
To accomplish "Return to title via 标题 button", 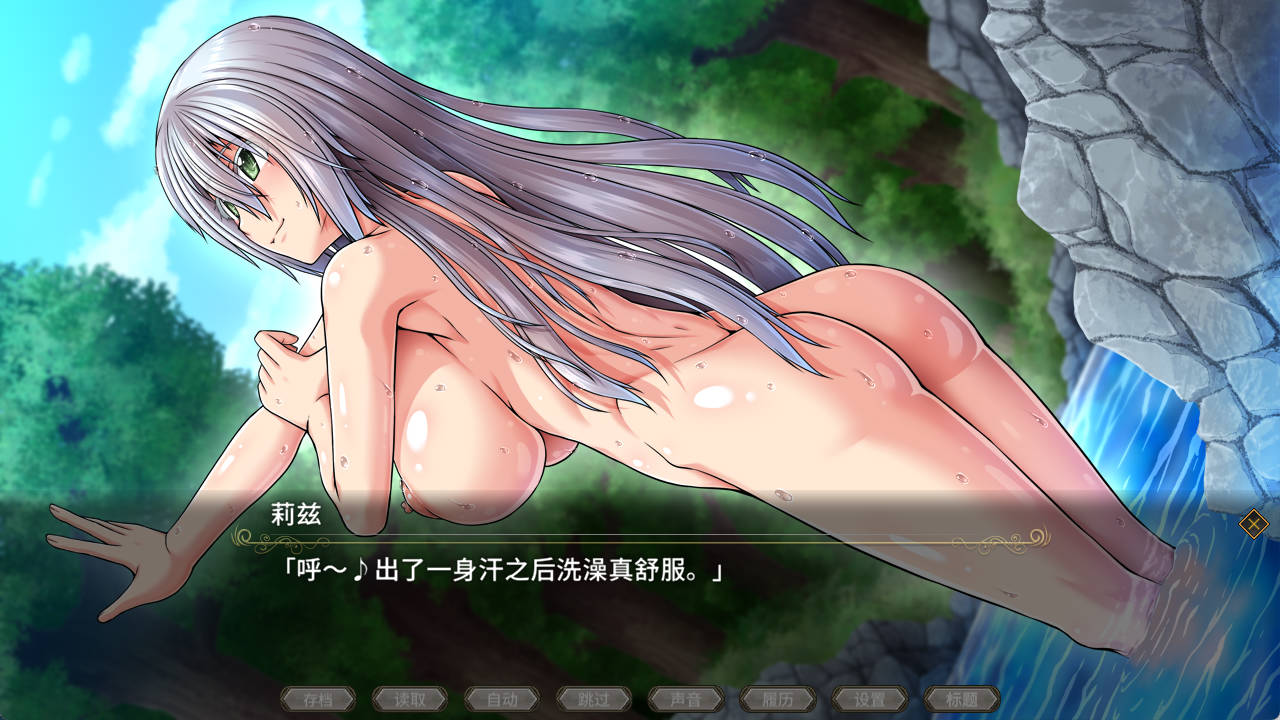I will pos(962,699).
